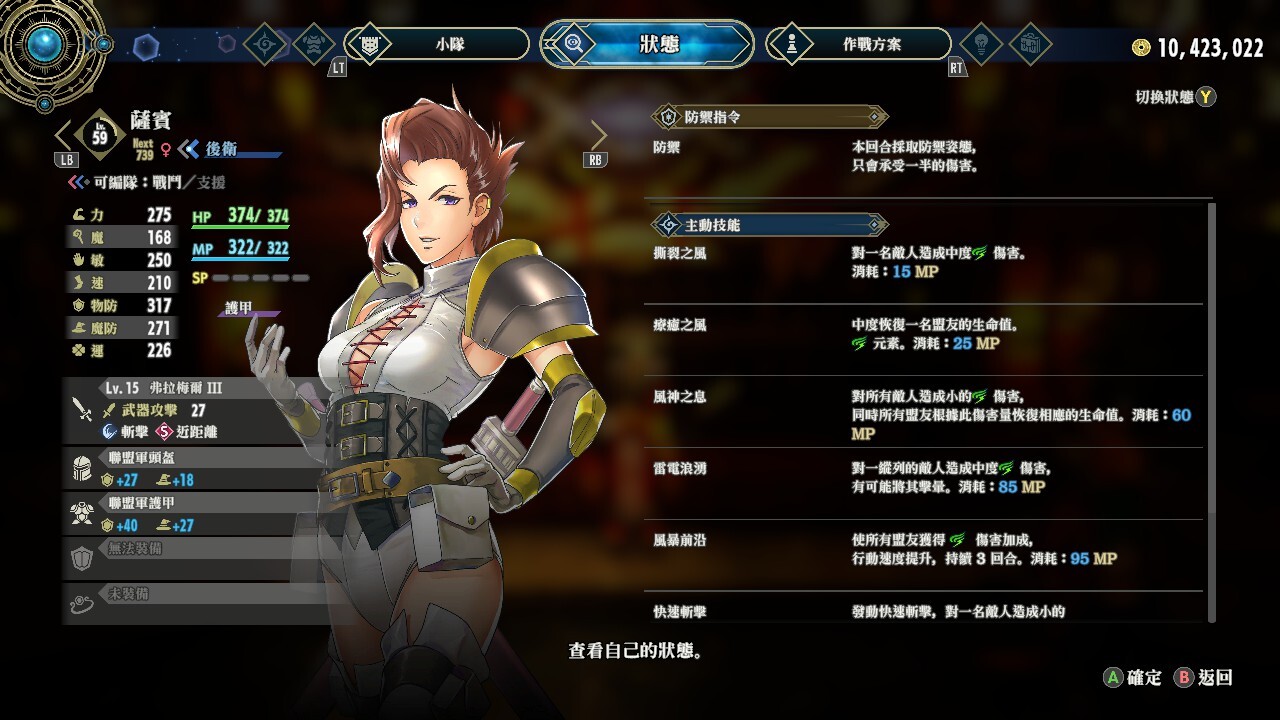Select the 狀態 status tab
The width and height of the screenshot is (1280, 720).
pos(658,44)
